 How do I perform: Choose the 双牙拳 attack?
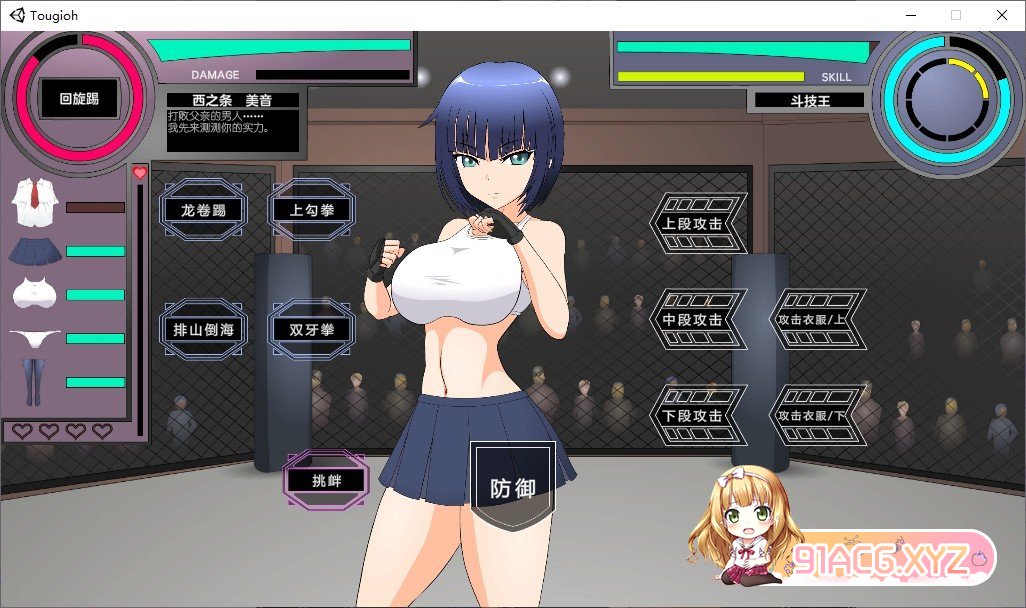pyautogui.click(x=311, y=327)
